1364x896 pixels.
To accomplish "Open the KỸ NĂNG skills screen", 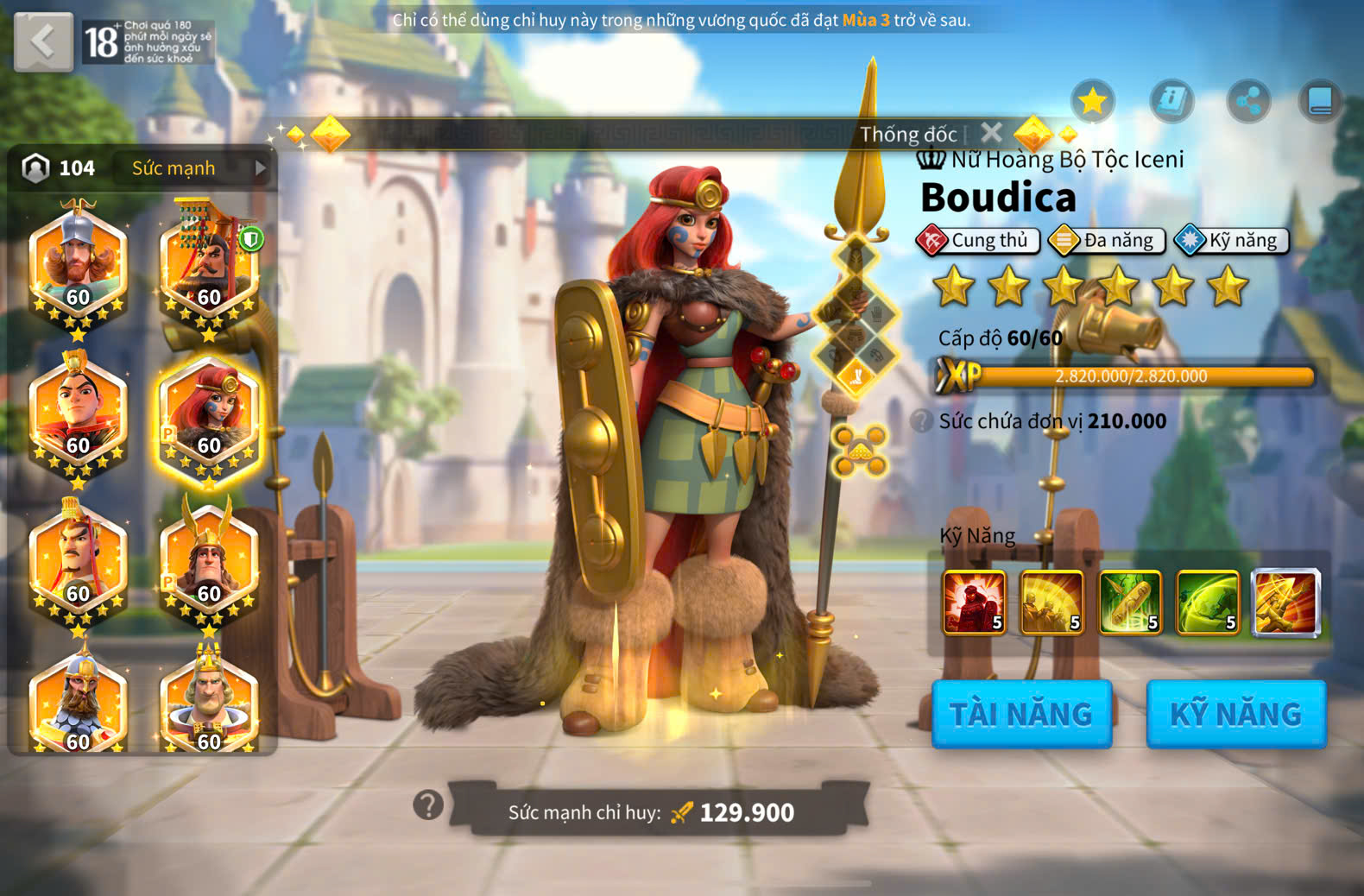I will click(1235, 714).
